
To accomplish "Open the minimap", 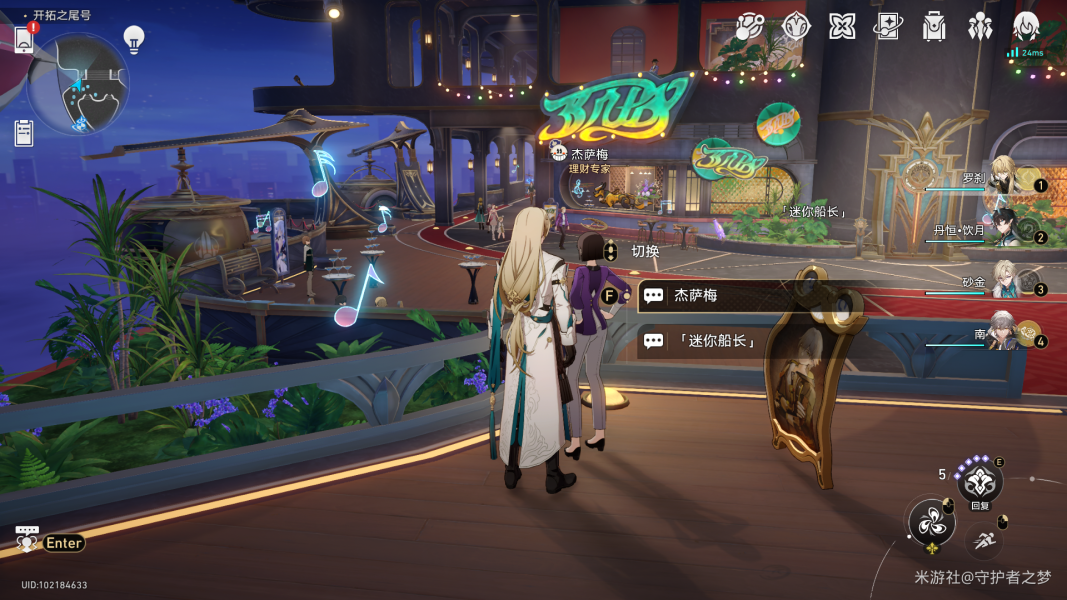I will [78, 84].
